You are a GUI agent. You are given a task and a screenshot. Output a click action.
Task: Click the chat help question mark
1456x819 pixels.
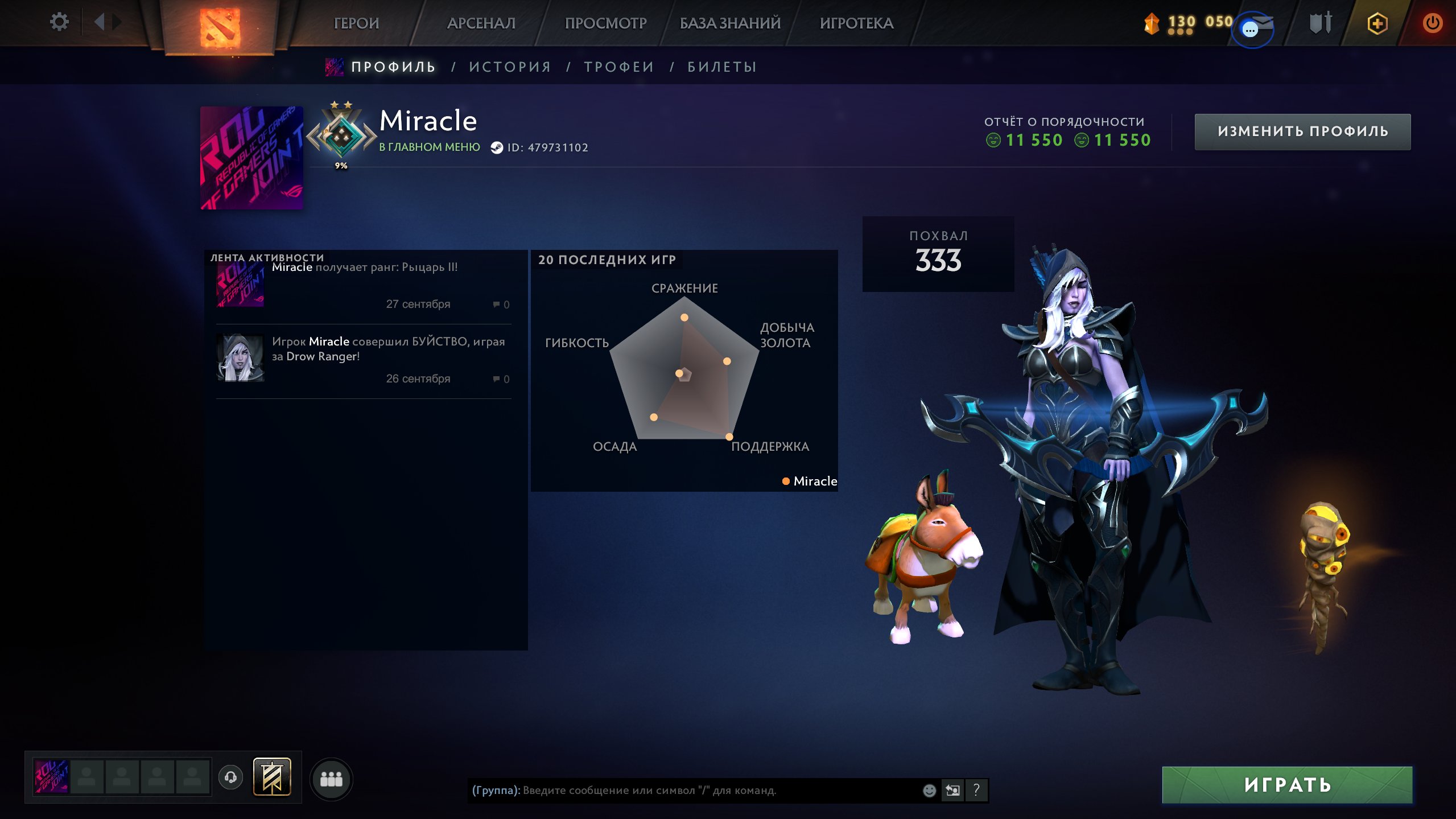[x=976, y=790]
